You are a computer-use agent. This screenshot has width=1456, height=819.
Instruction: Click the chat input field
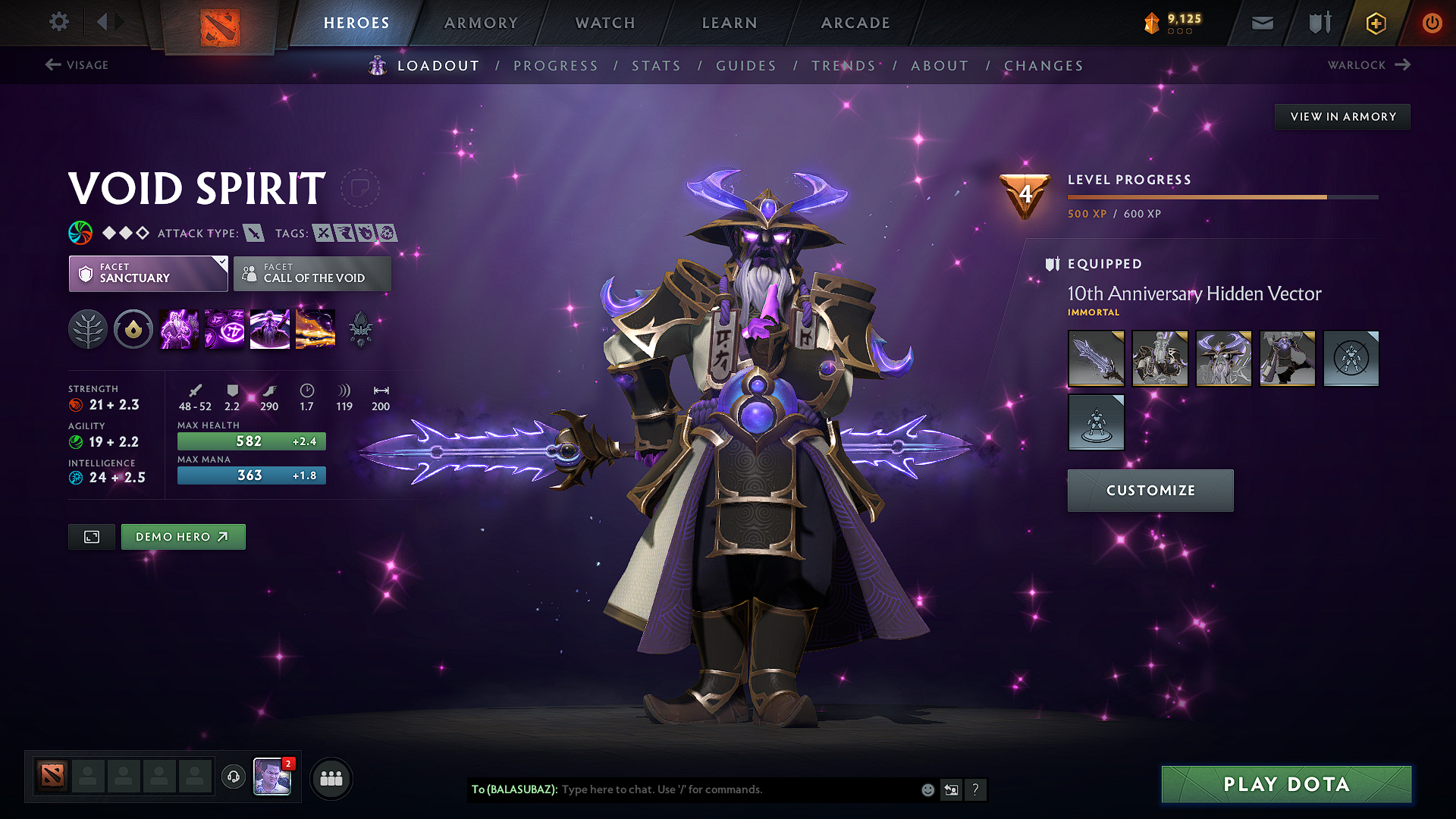coord(720,789)
